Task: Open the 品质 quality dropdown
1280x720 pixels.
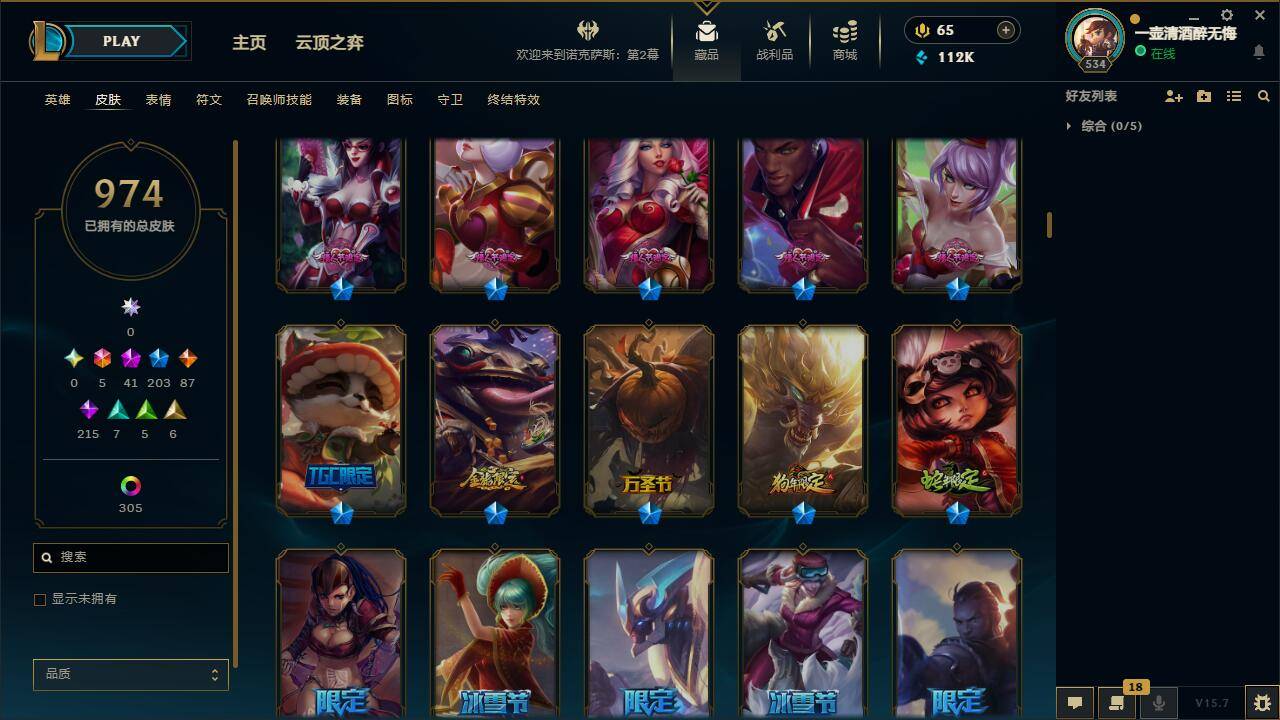Action: click(130, 675)
